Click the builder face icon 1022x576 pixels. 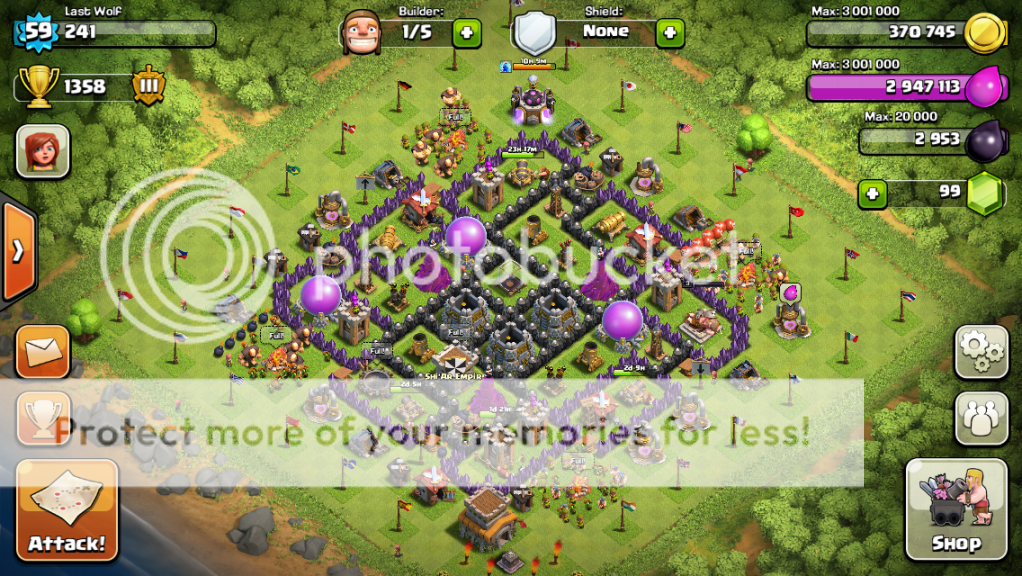361,33
